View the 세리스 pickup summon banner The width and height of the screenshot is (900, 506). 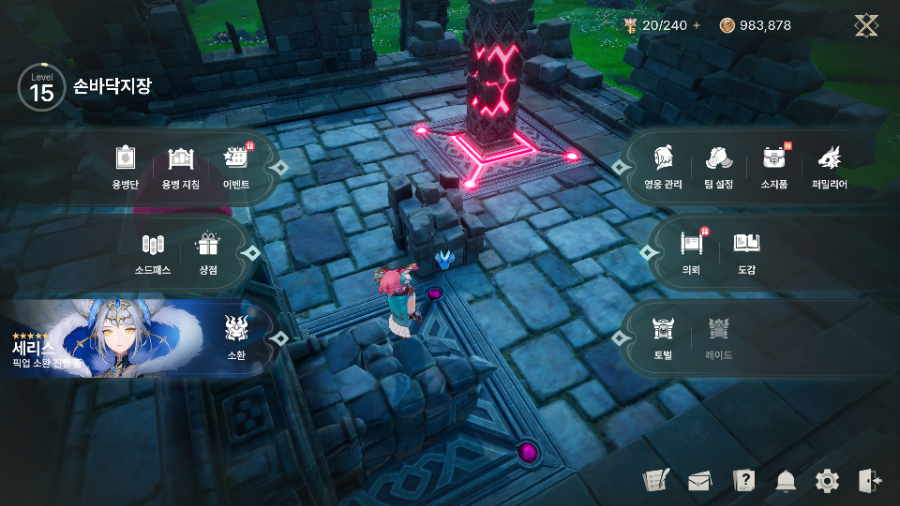tap(110, 338)
